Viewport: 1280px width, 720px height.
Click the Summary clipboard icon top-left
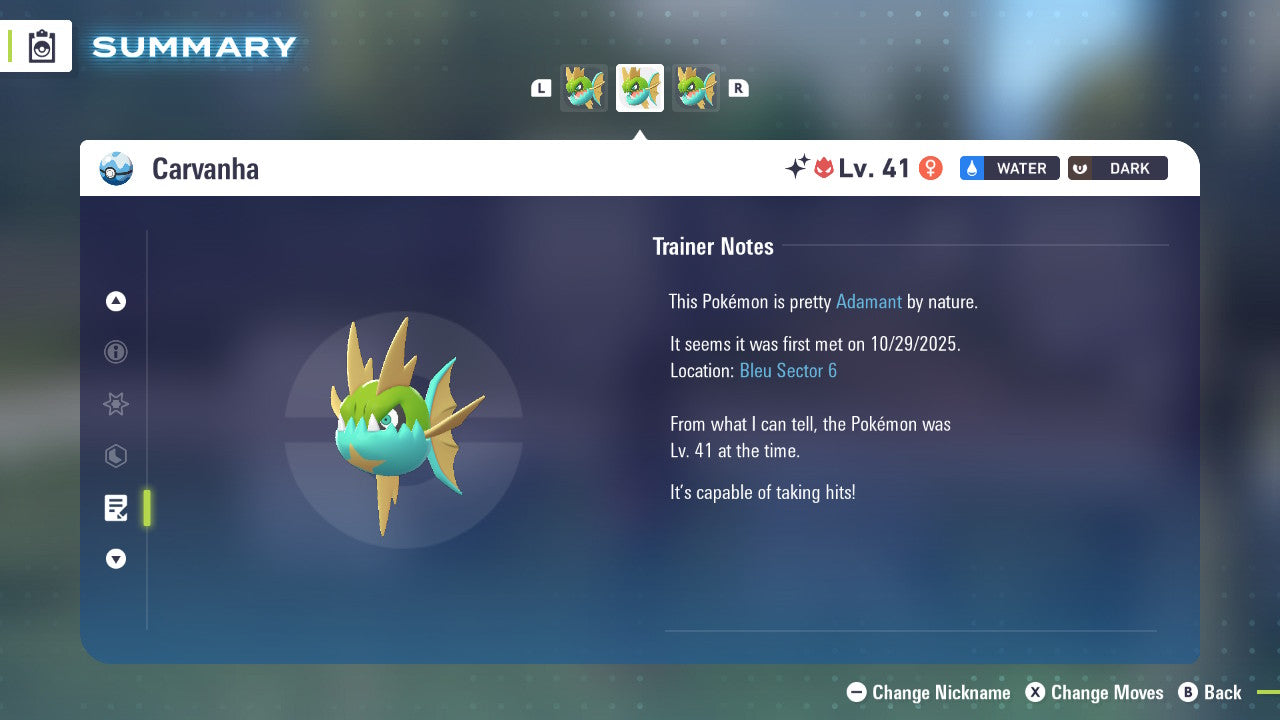[41, 45]
